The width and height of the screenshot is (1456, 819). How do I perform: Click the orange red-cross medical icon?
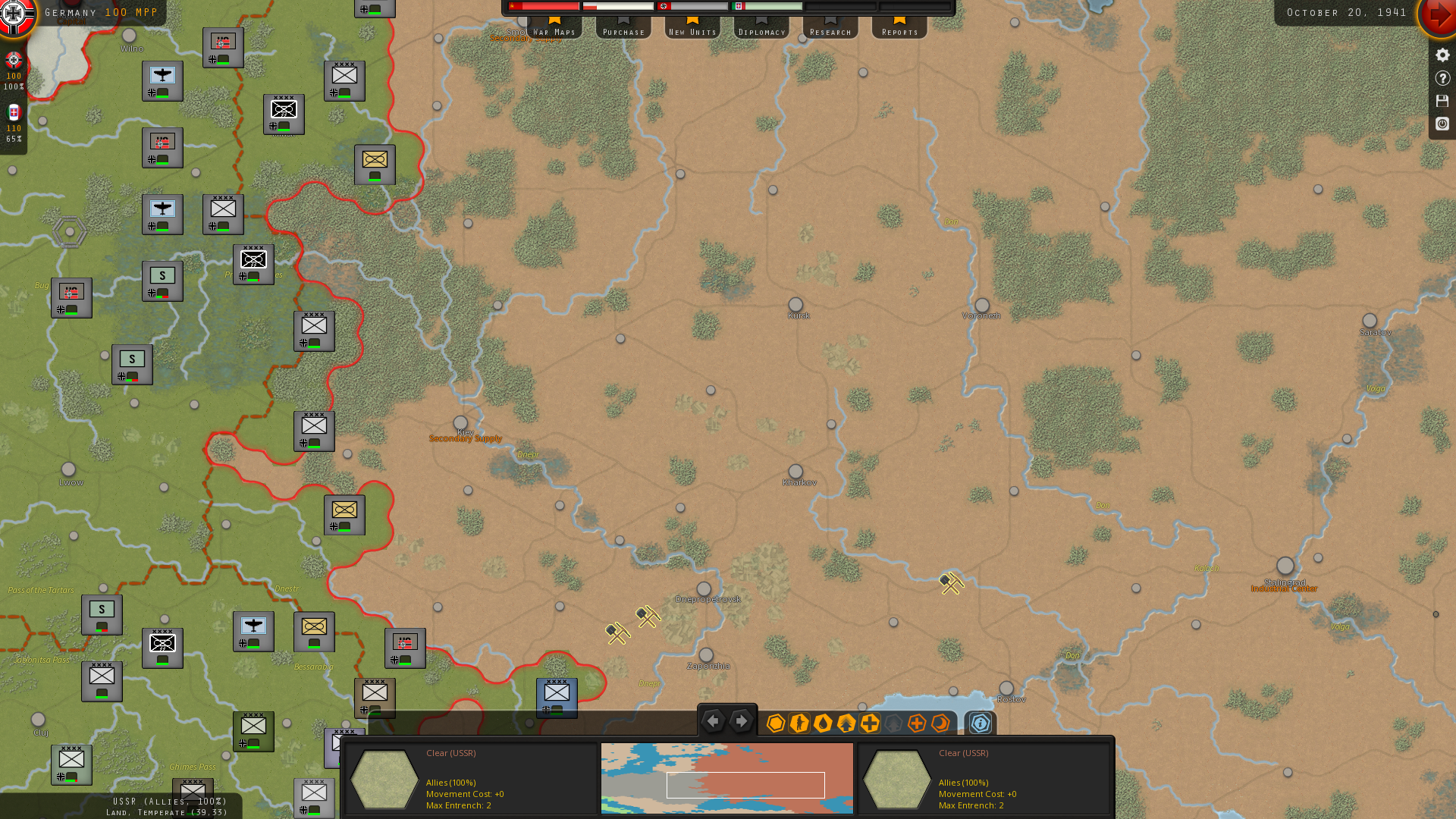[916, 723]
